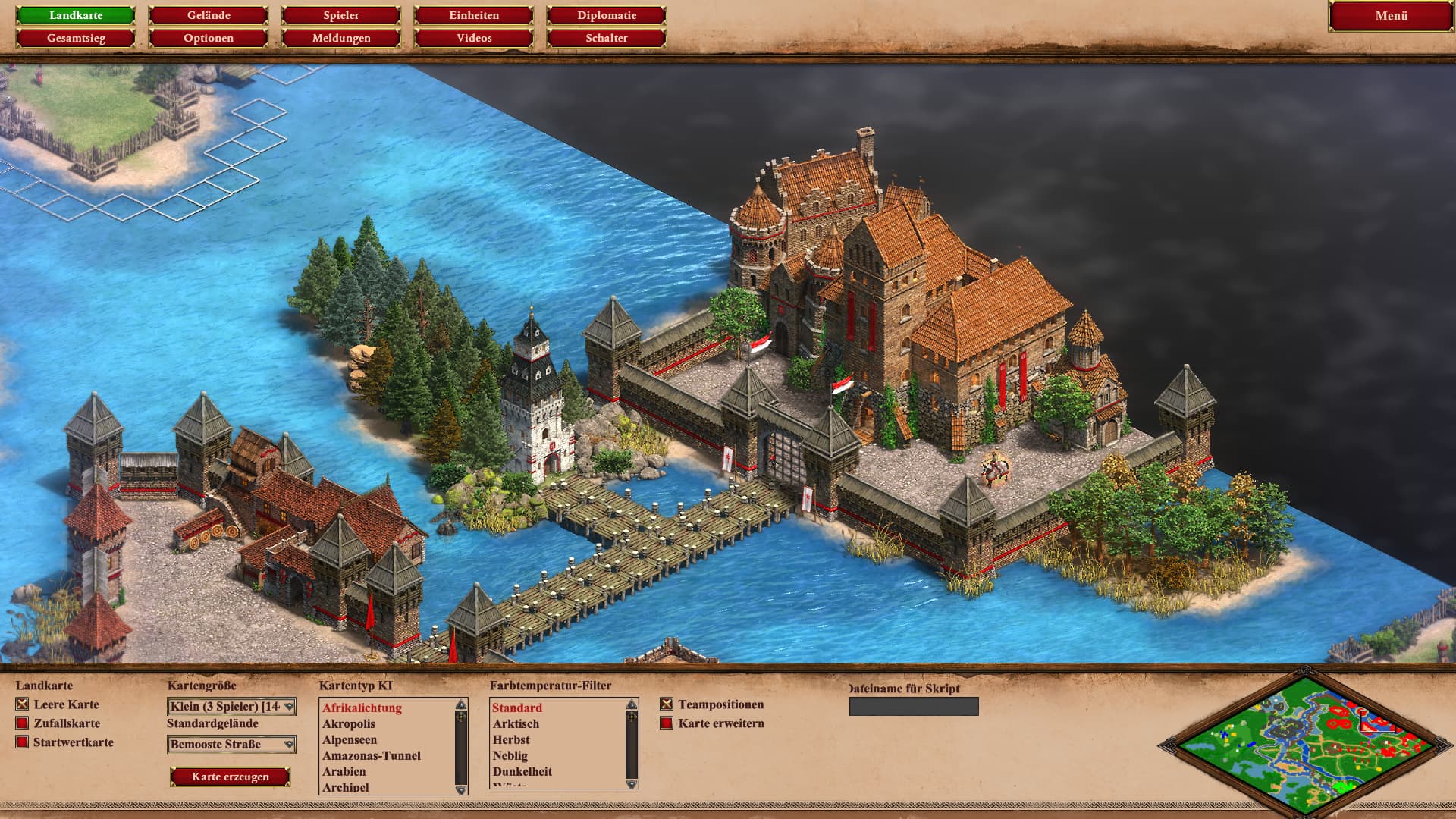The height and width of the screenshot is (819, 1456).
Task: Click the Karte erzeugen button
Action: [x=231, y=777]
